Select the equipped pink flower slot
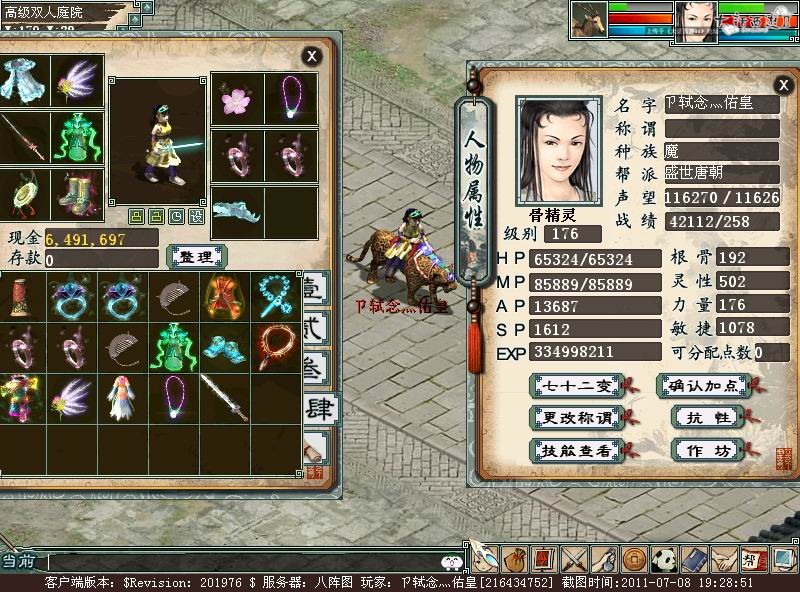The height and width of the screenshot is (592, 800). pyautogui.click(x=237, y=99)
